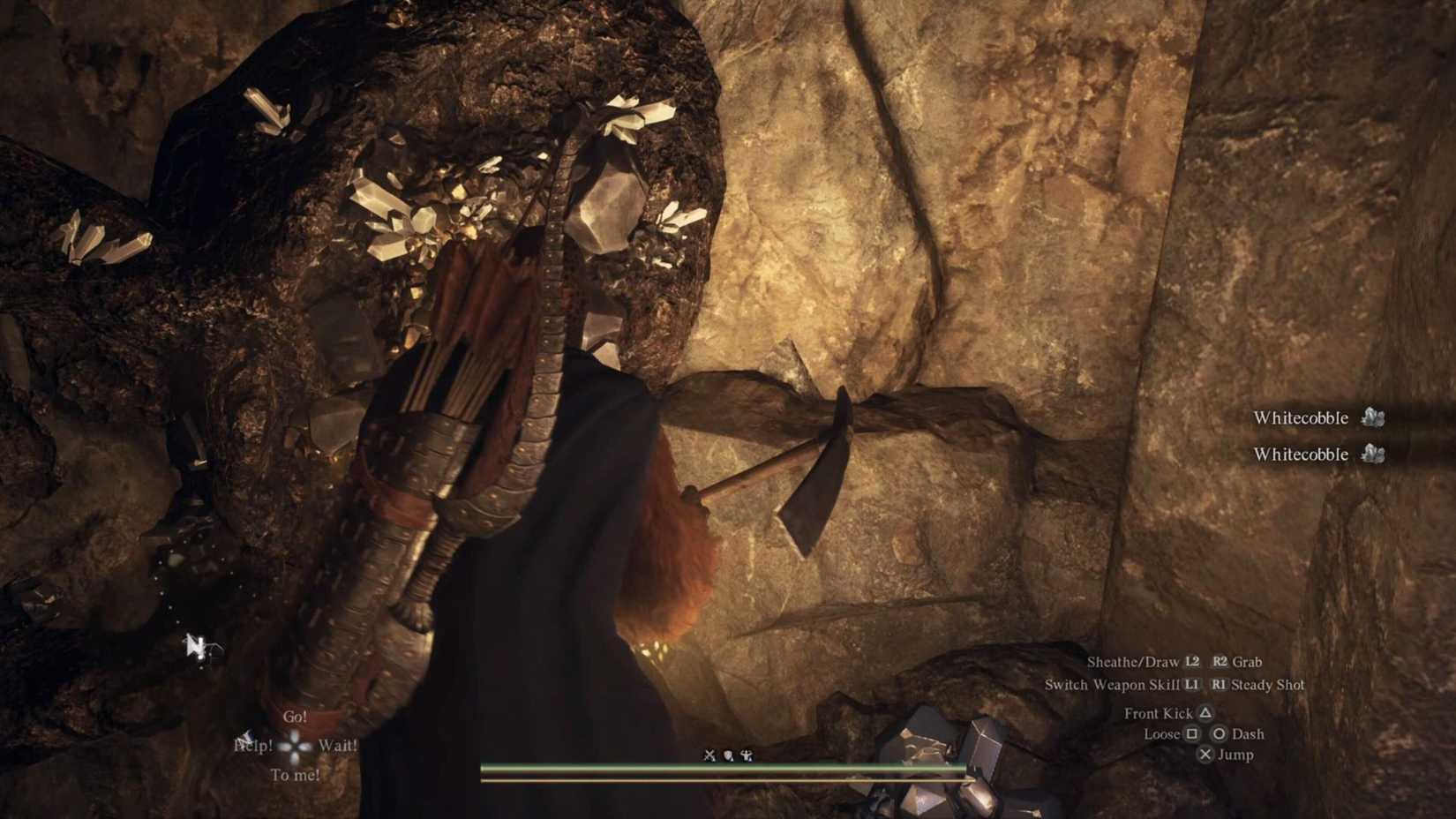The width and height of the screenshot is (1456, 819).
Task: Click the X button icon beside Jump
Action: 1206,755
